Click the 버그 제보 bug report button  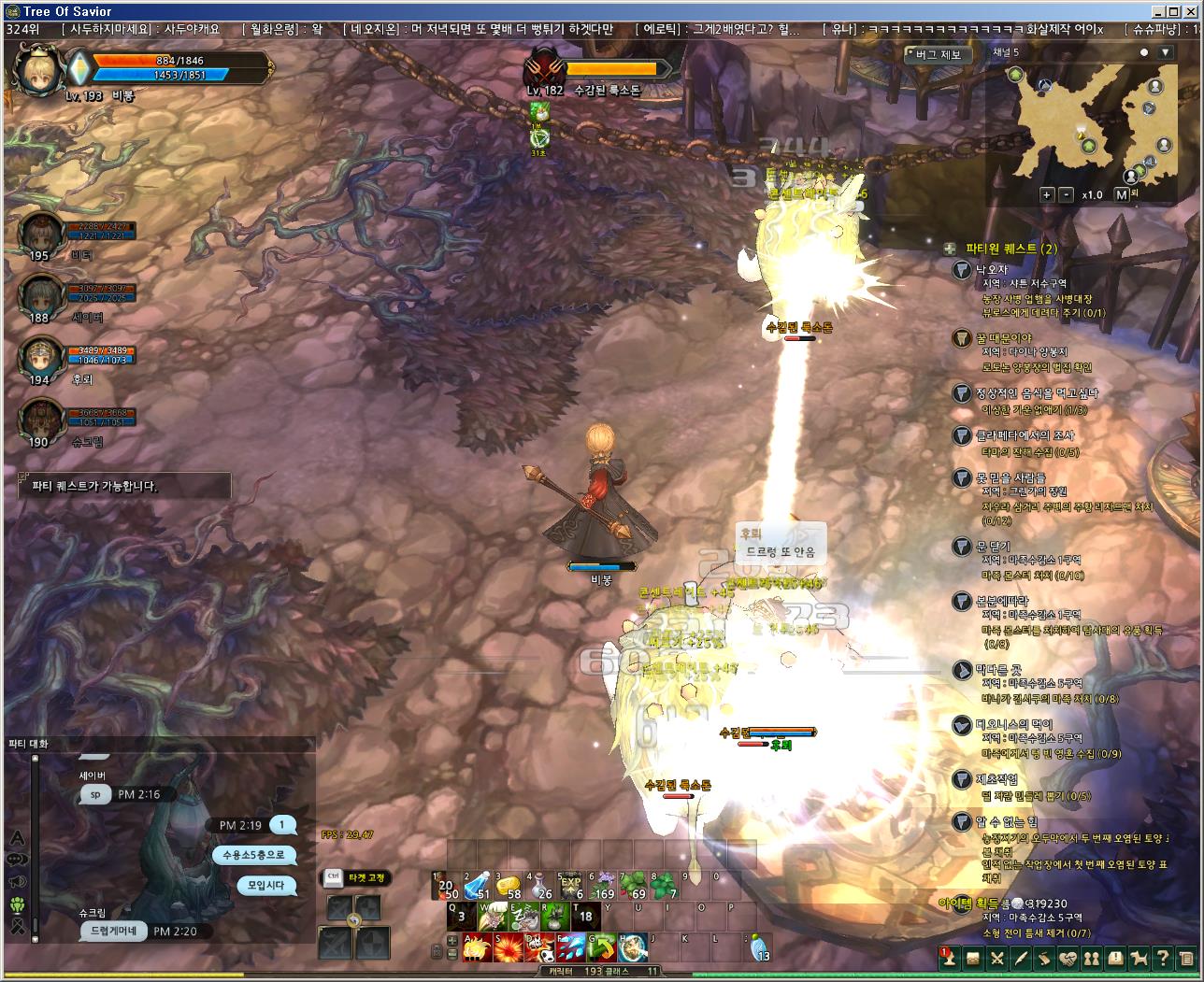pyautogui.click(x=938, y=54)
